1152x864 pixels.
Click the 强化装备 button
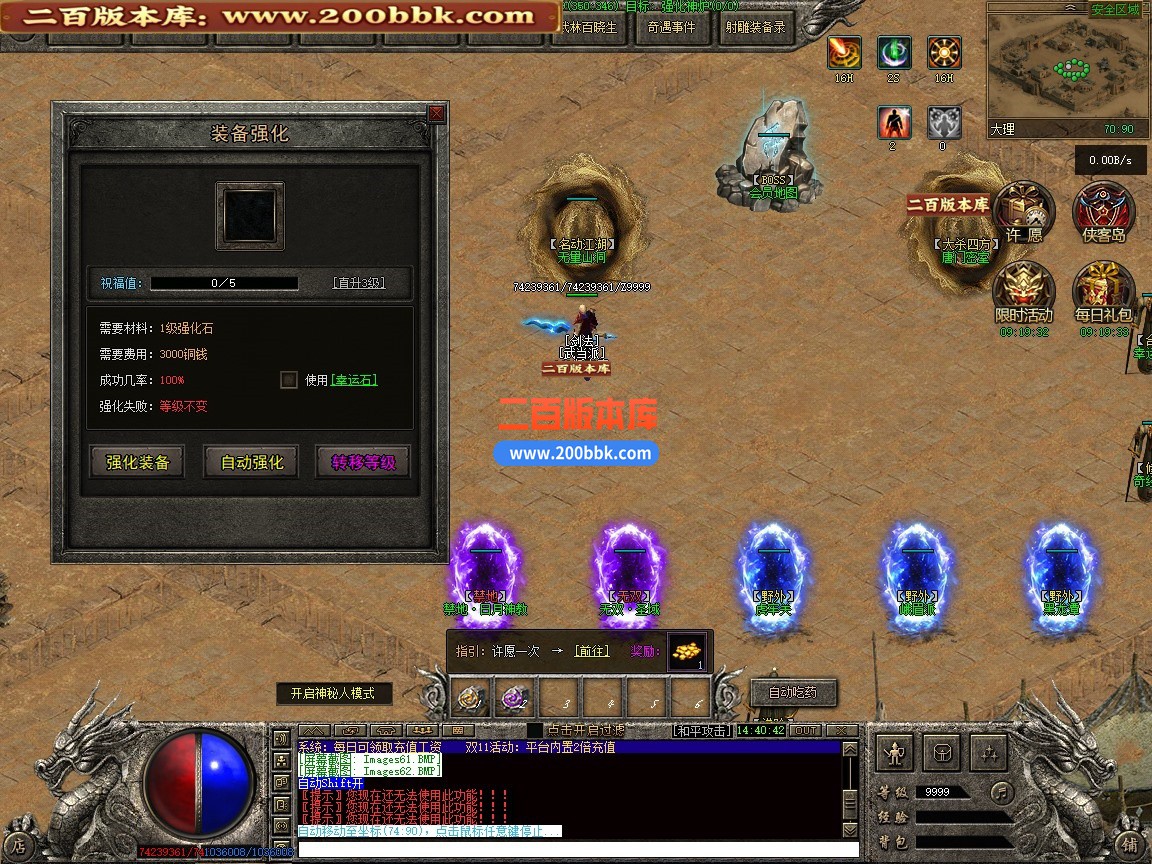click(138, 462)
